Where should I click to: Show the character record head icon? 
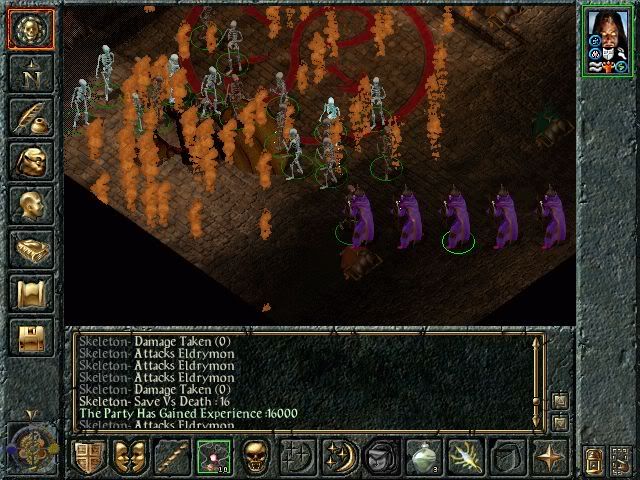pos(31,206)
